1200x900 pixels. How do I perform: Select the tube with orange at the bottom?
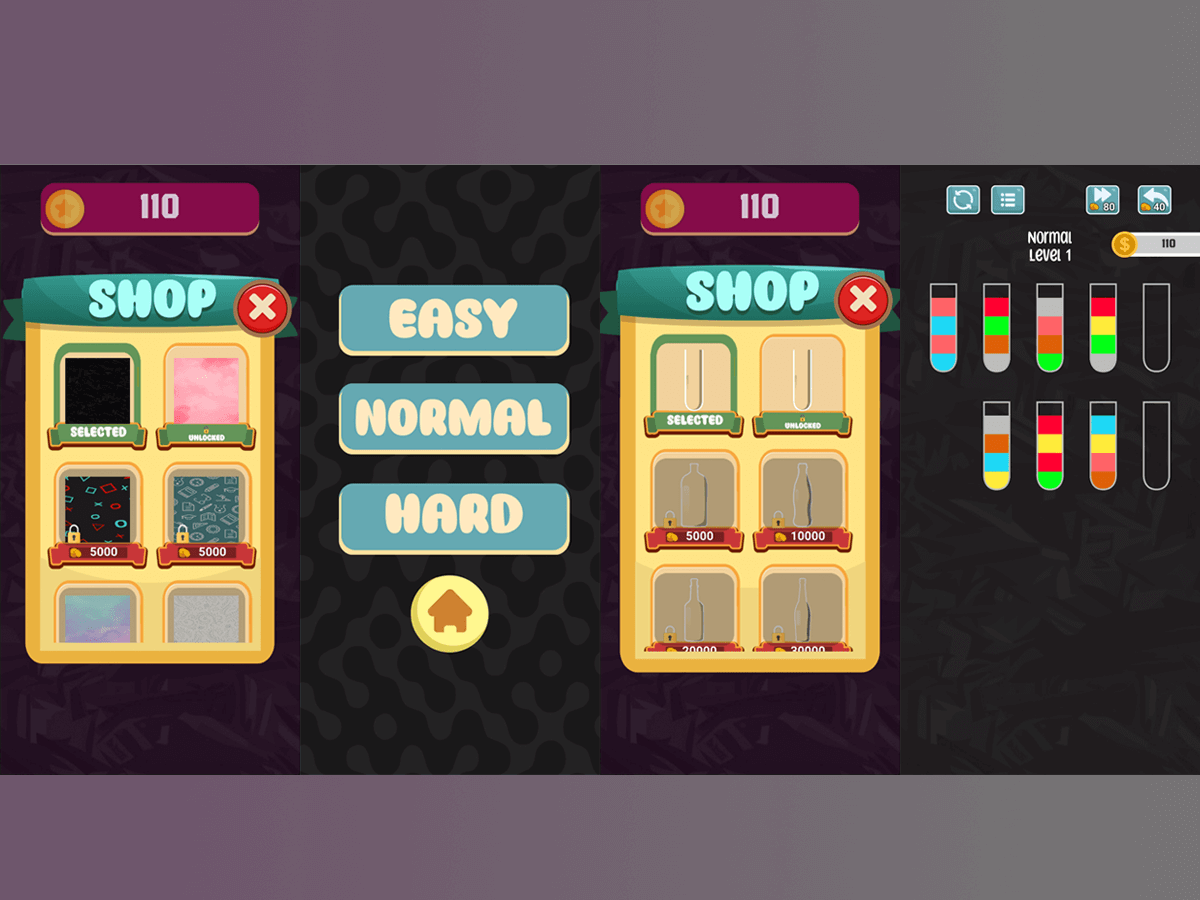coord(1103,445)
